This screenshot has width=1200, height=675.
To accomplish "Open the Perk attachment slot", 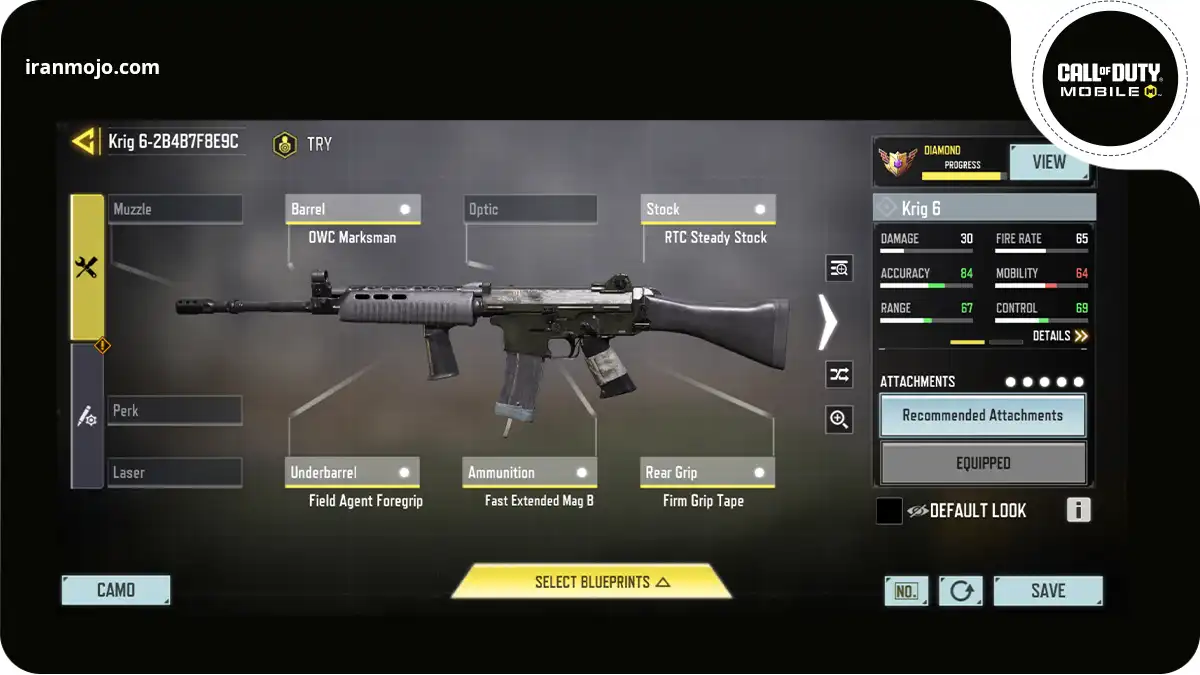I will point(175,410).
